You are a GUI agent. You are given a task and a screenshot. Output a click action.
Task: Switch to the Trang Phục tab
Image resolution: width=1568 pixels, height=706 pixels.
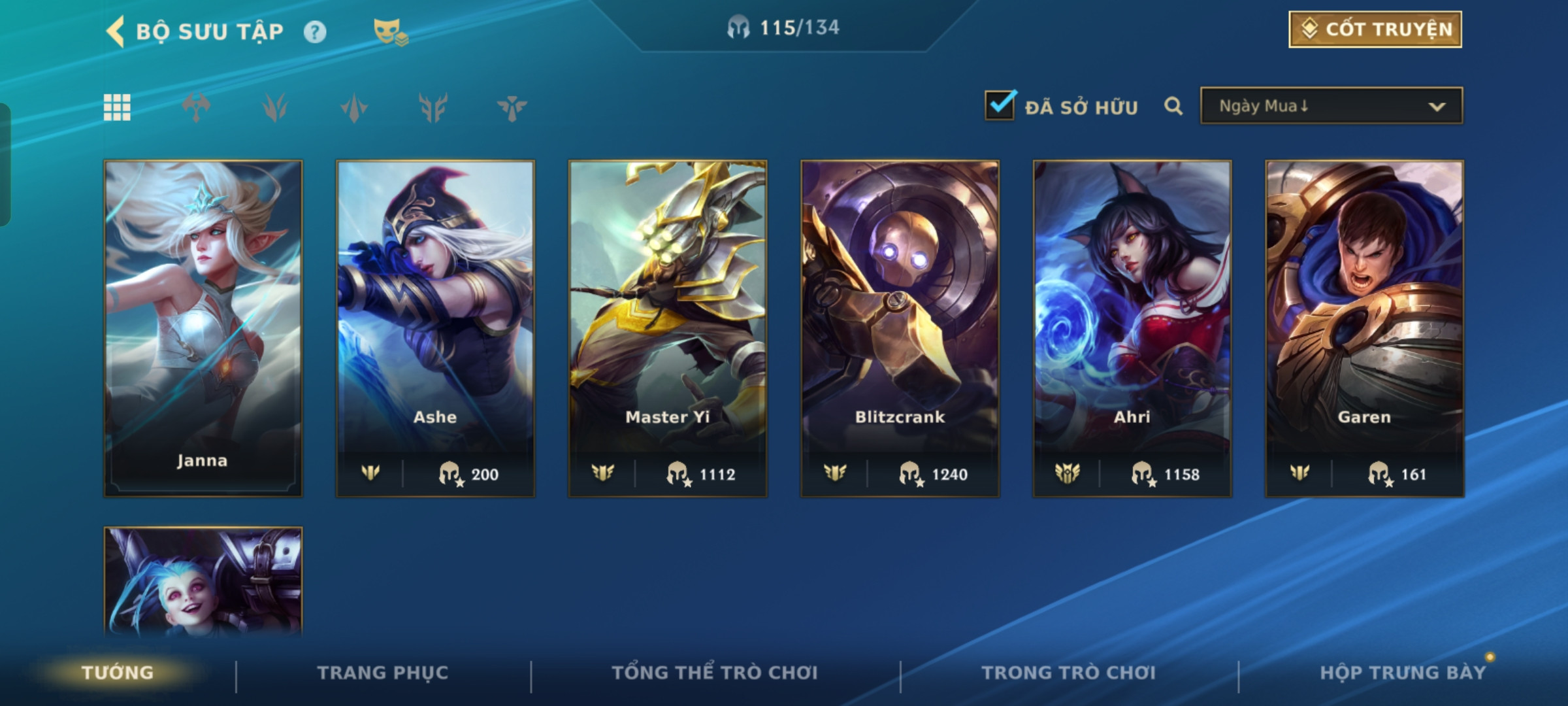click(383, 673)
